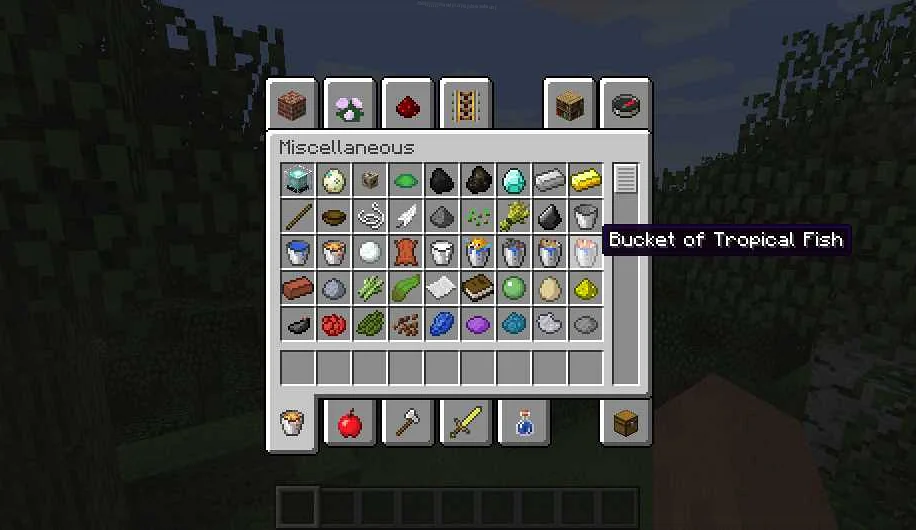Pick up the Bucket of Tropical Fish
Viewport: 916px width, 530px height.
pyautogui.click(x=586, y=253)
